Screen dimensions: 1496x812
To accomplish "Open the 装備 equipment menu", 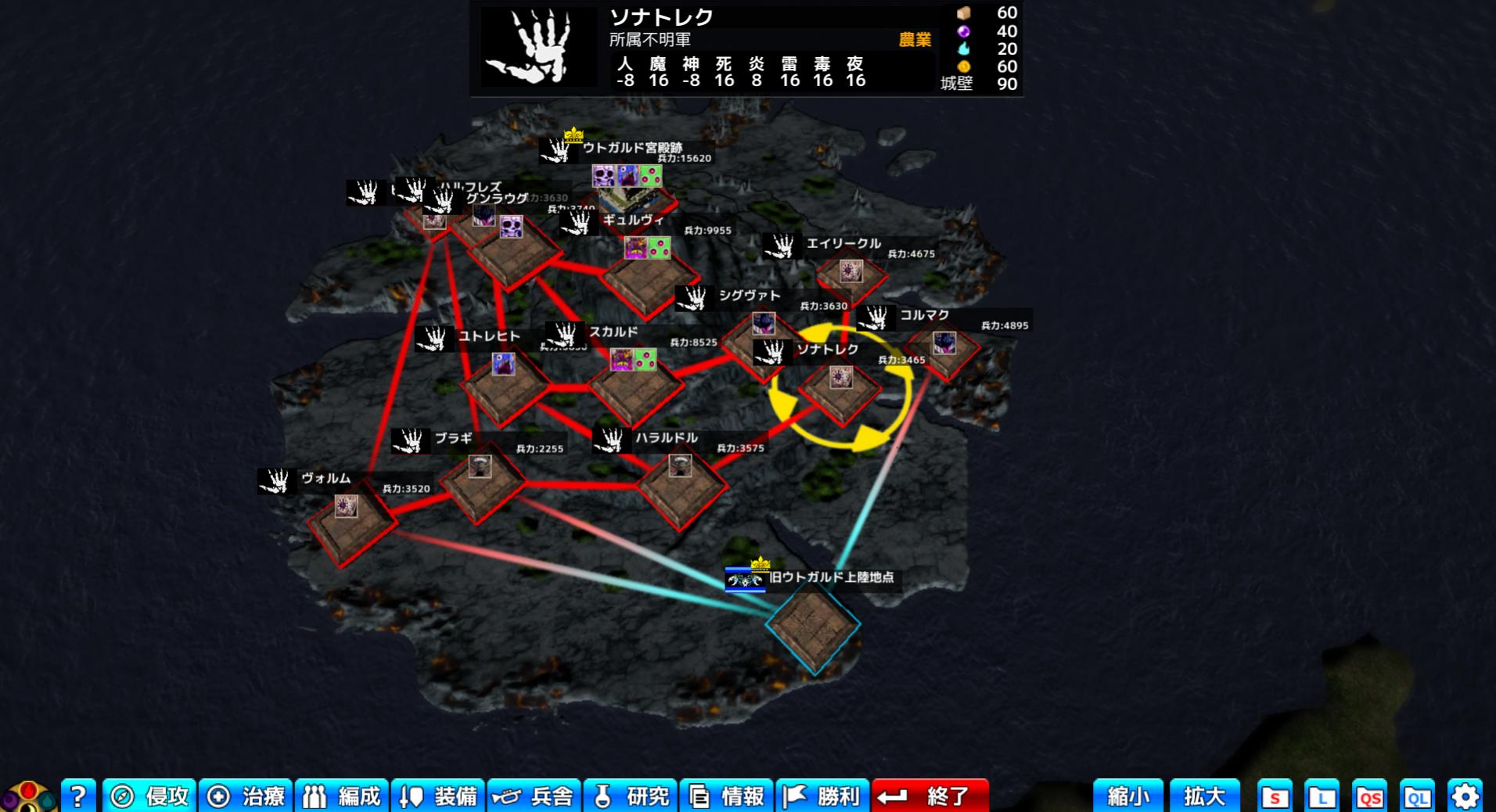I will [438, 796].
